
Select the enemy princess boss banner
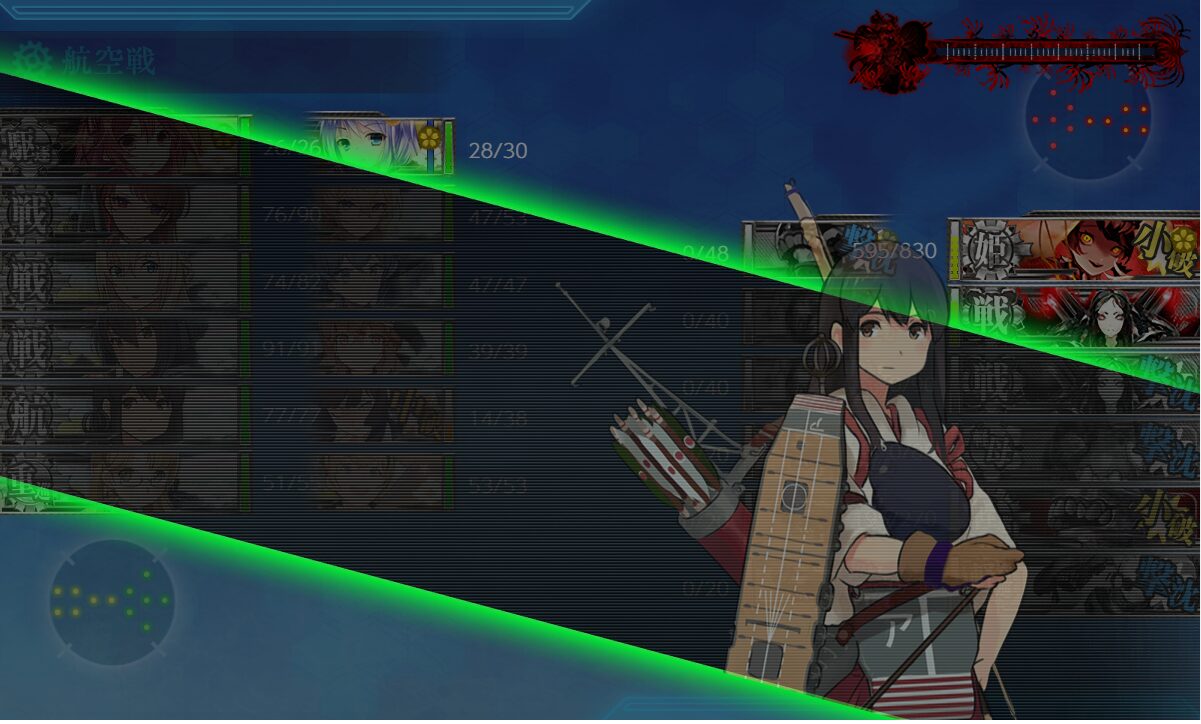point(1075,248)
